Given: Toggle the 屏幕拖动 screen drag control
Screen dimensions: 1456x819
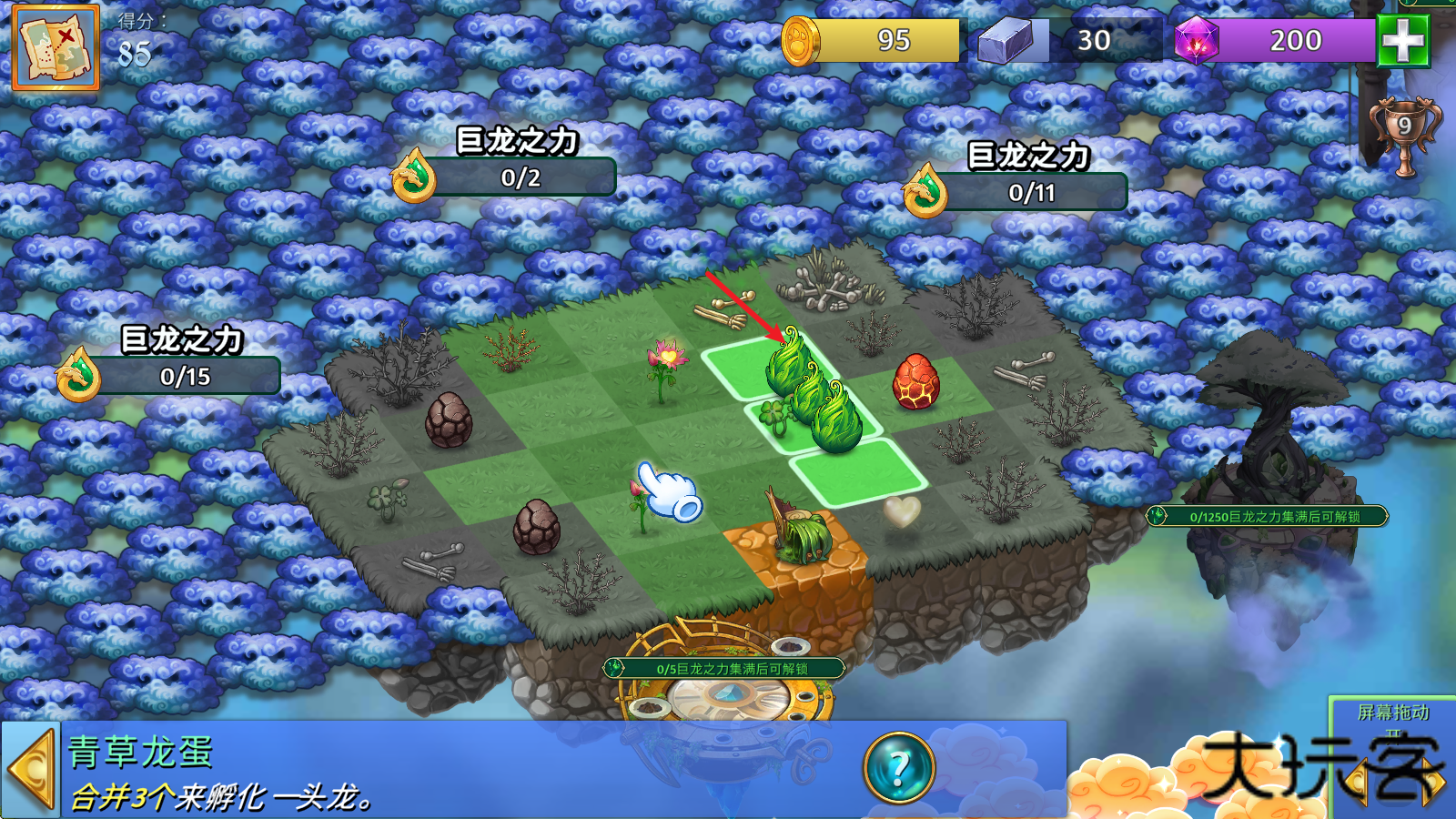Looking at the screenshot, I should click(x=1392, y=713).
